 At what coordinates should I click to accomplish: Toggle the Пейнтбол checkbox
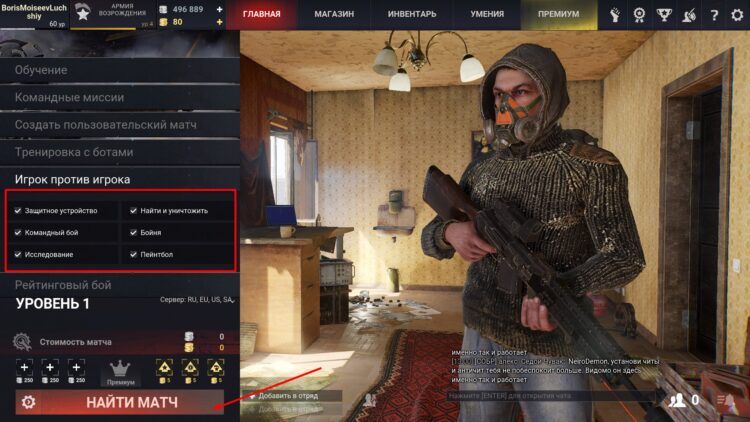point(133,255)
